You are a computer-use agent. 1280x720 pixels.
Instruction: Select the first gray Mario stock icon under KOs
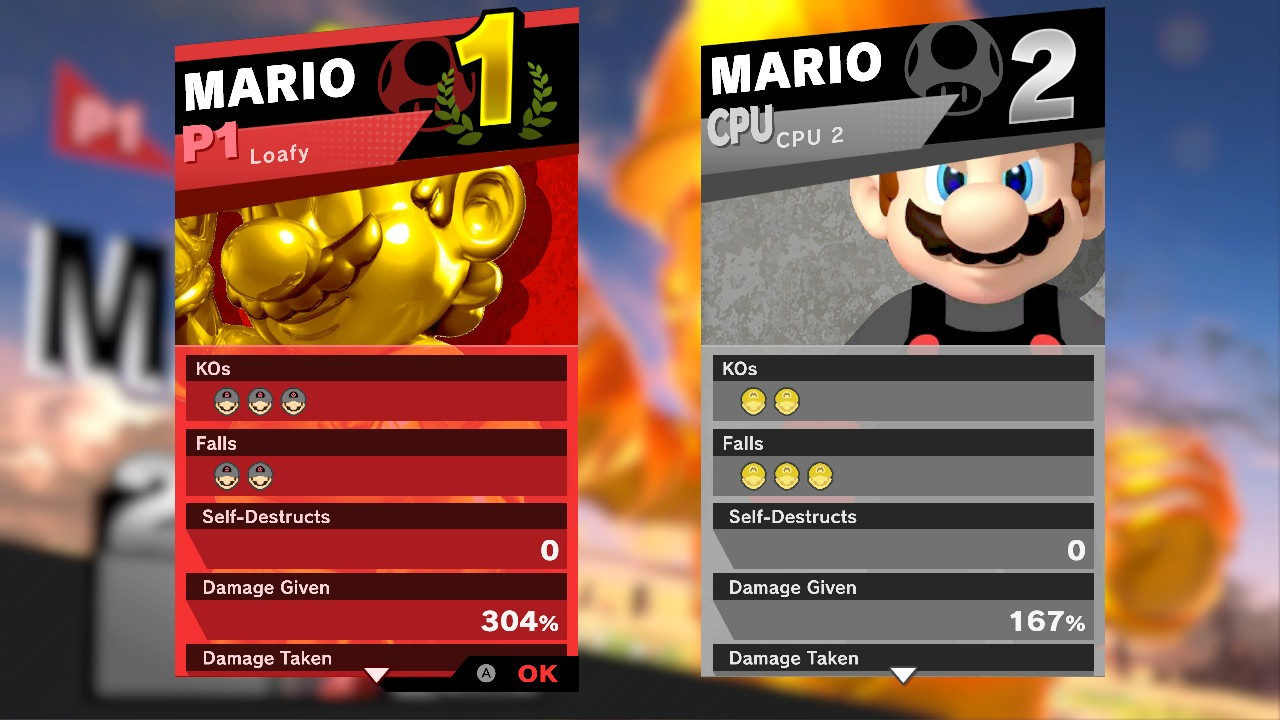[227, 401]
